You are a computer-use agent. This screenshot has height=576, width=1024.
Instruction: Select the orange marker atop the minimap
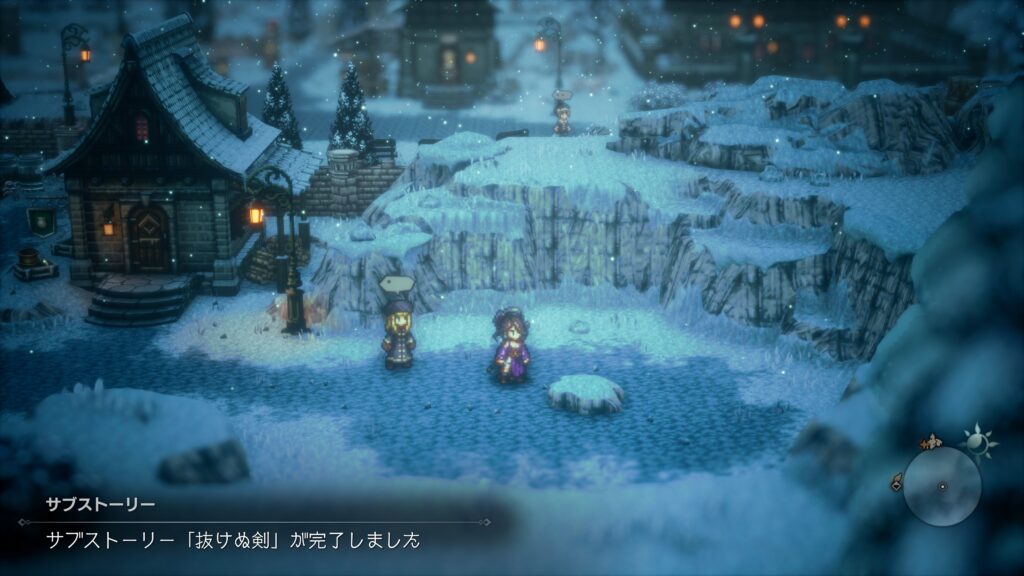click(x=932, y=441)
